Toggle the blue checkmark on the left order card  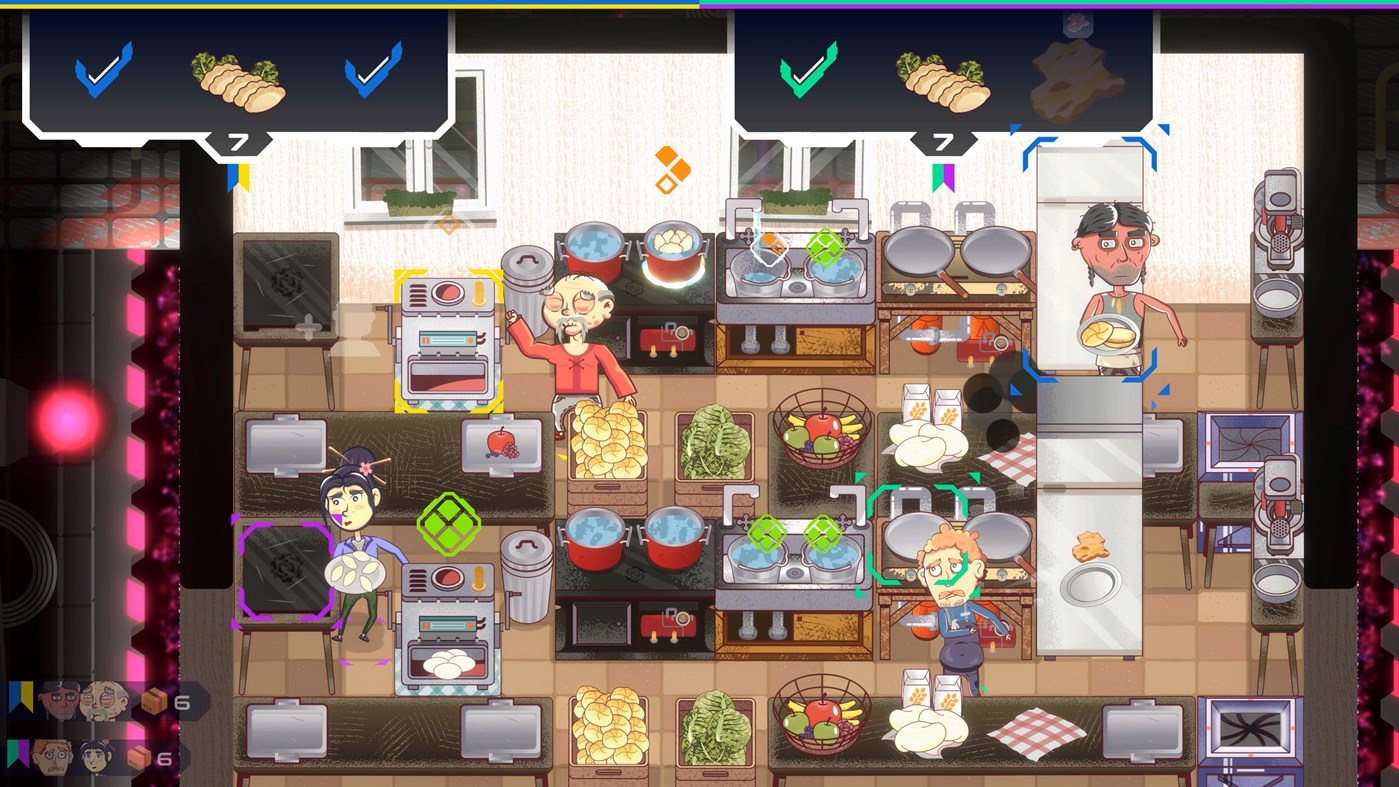100,72
